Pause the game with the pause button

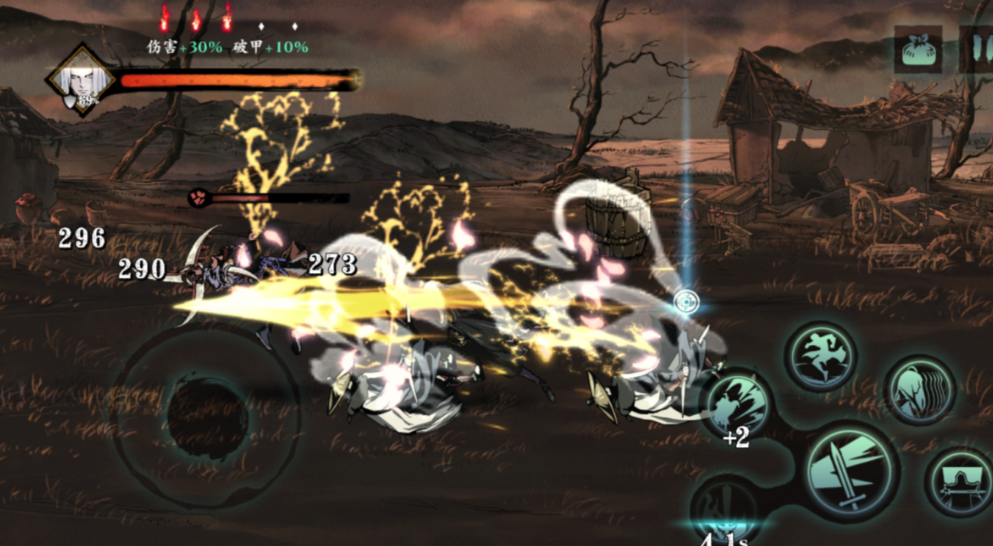[977, 49]
